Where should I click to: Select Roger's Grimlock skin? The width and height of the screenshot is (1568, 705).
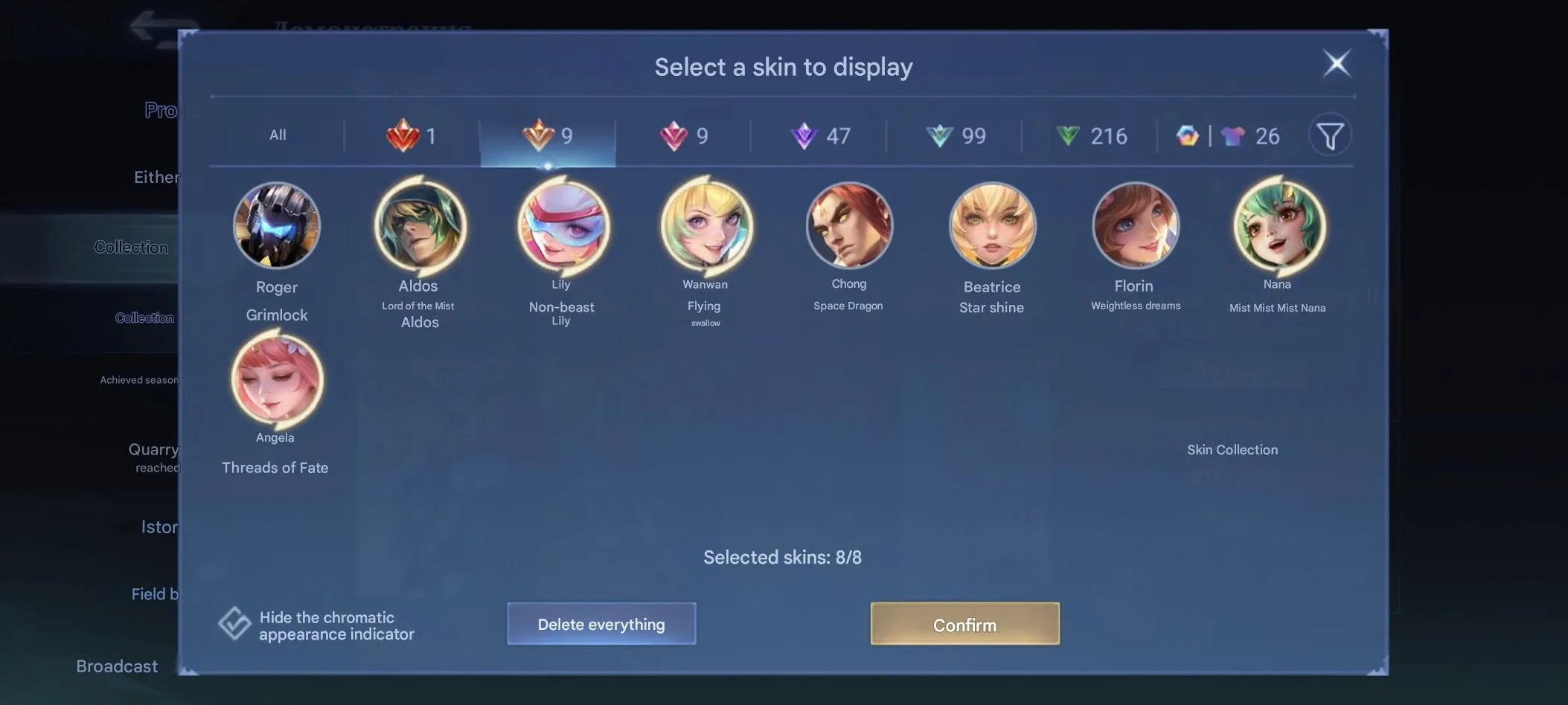pyautogui.click(x=277, y=225)
